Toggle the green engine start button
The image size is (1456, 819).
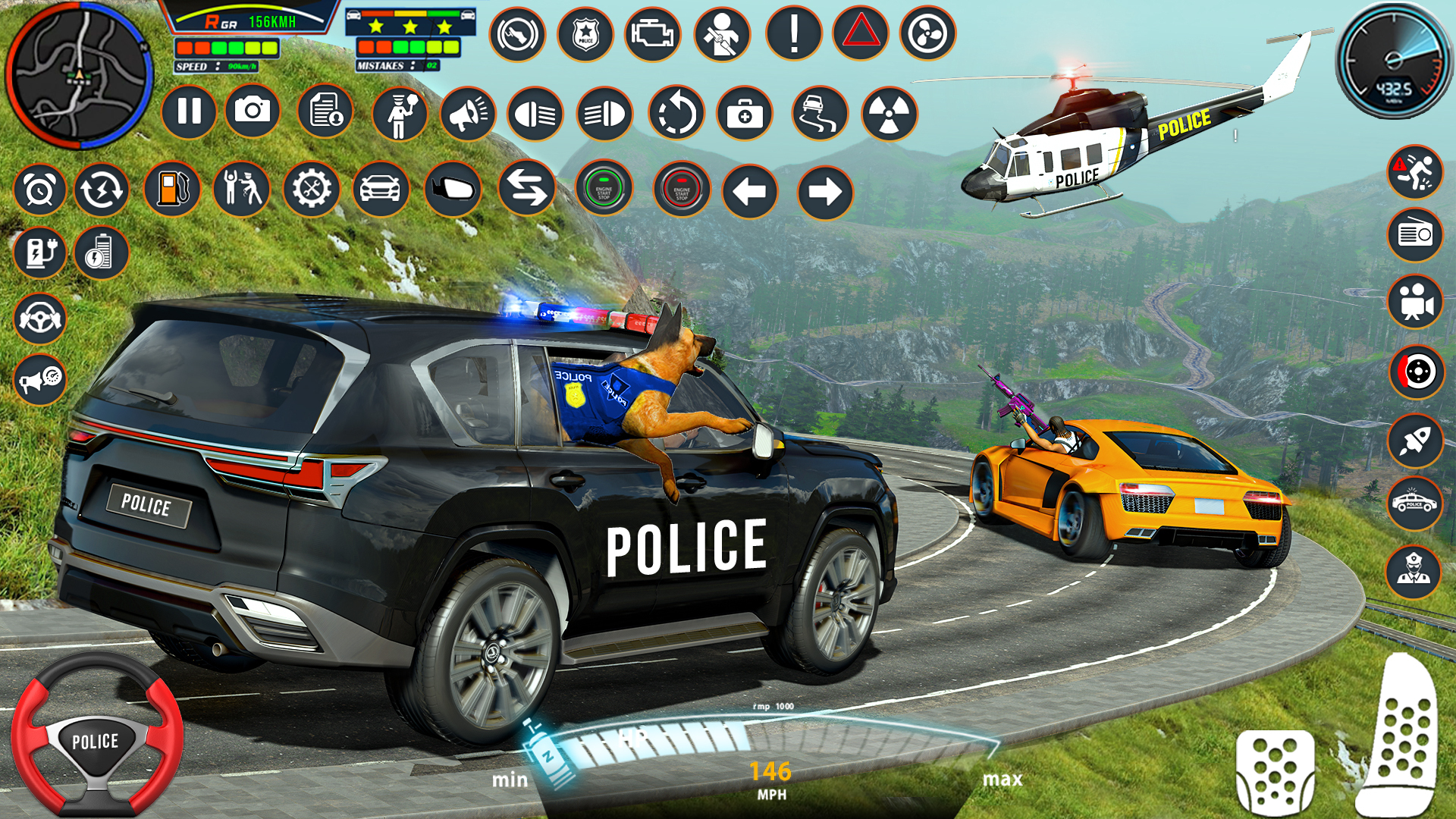(x=604, y=189)
